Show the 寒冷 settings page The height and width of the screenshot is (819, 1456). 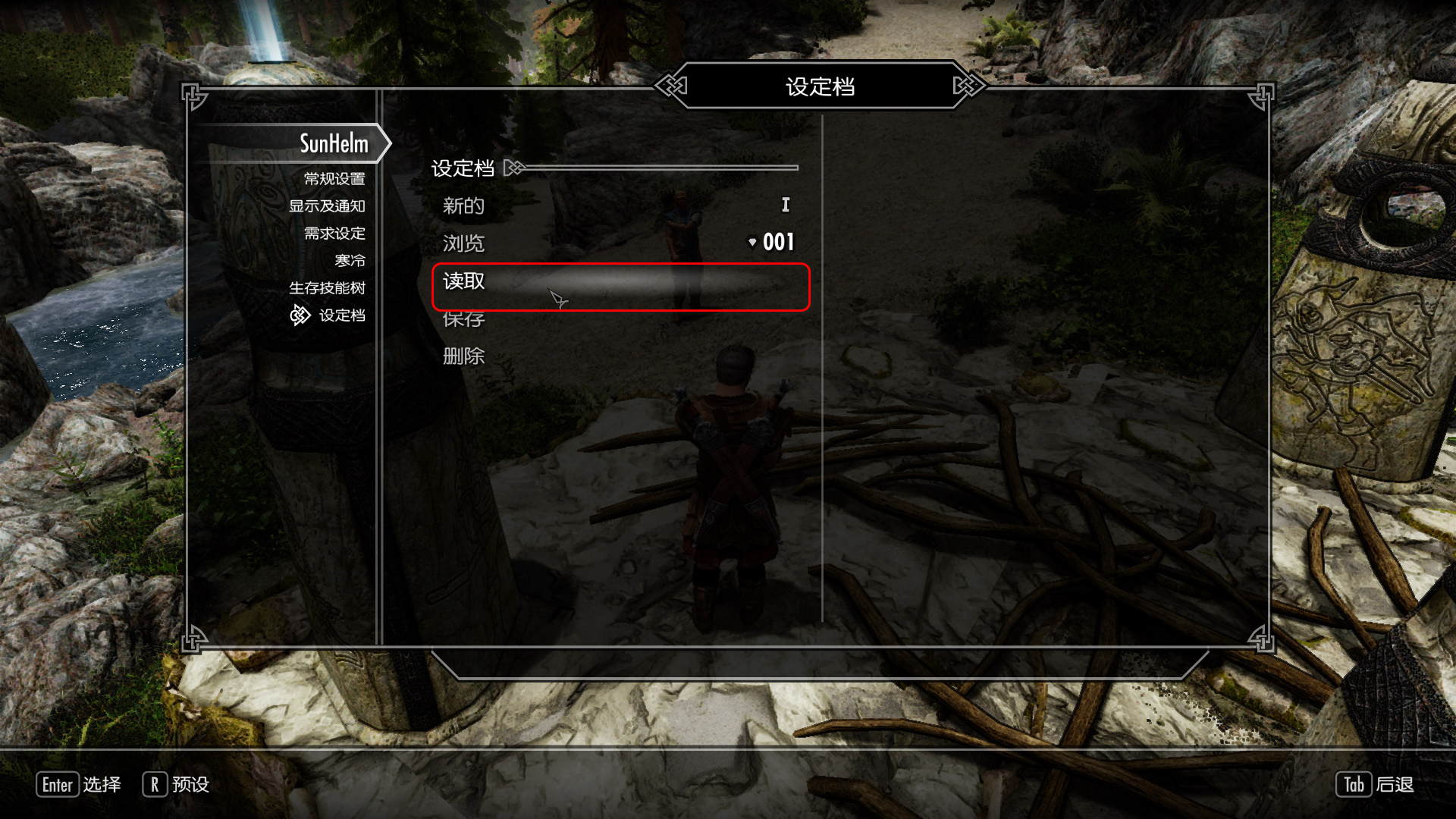[350, 261]
